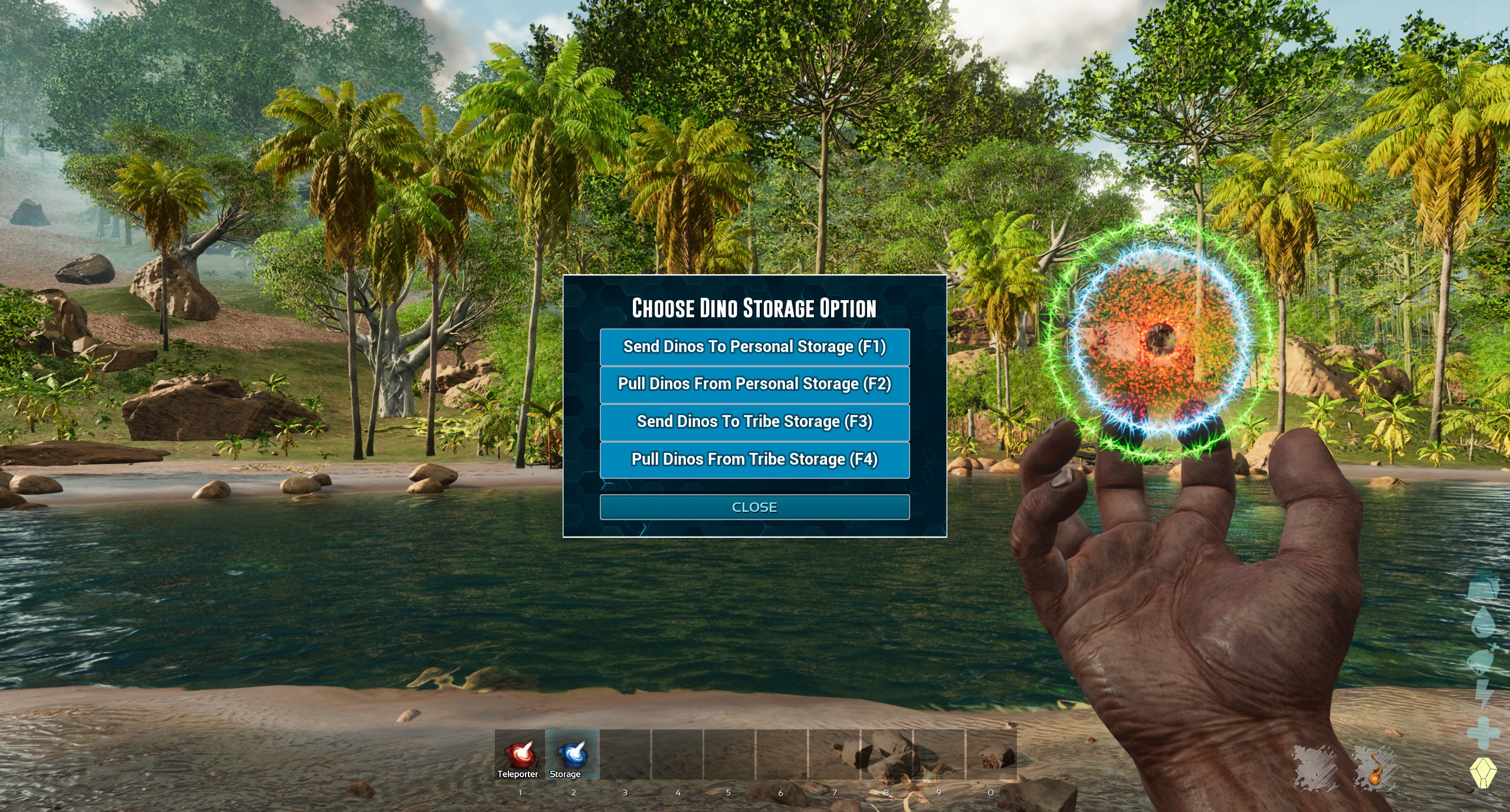Click the health cross stat icon
Screen dimensions: 1510x812
coord(1482,730)
